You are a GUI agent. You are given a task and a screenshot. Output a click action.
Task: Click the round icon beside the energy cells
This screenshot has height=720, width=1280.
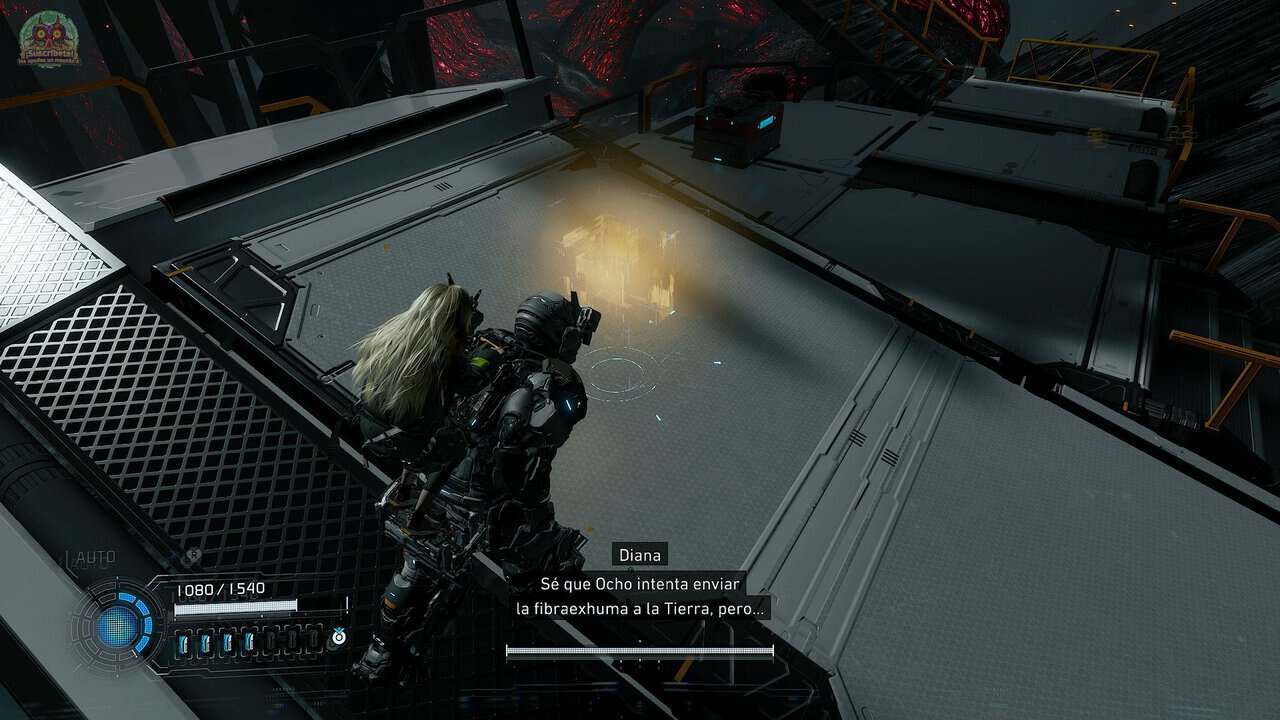339,637
